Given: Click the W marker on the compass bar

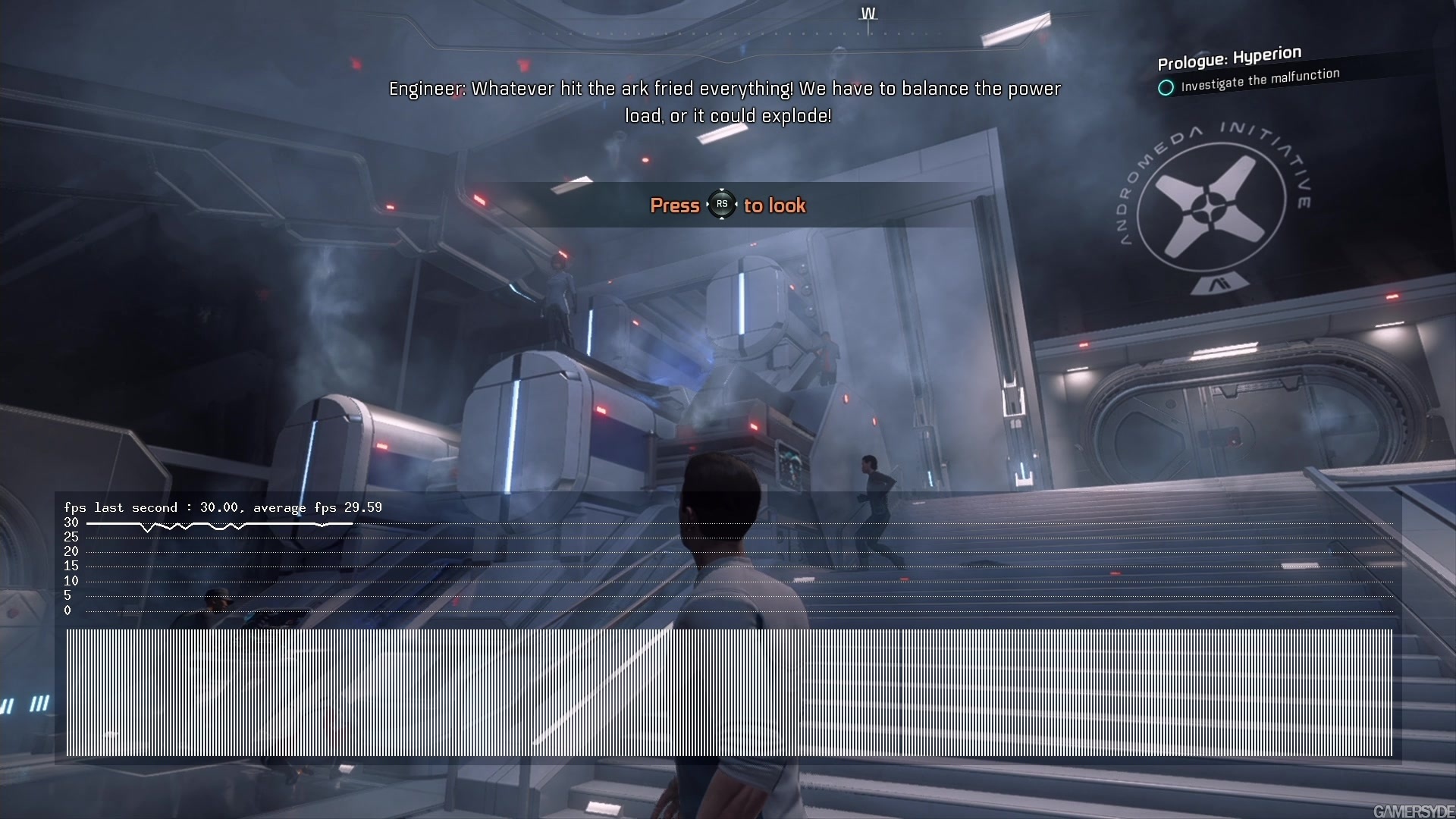Looking at the screenshot, I should [867, 13].
